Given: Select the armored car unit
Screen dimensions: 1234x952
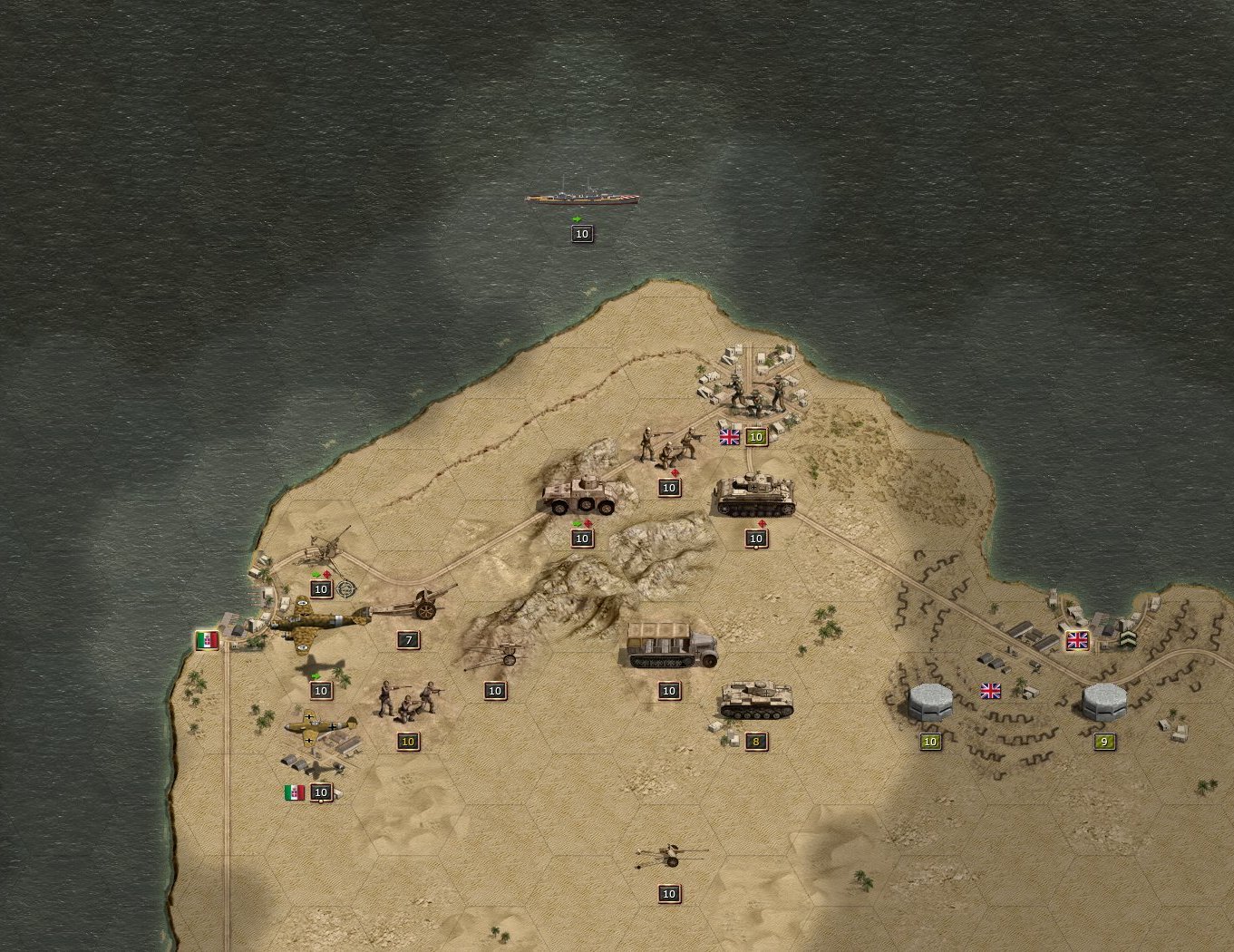Looking at the screenshot, I should tap(580, 496).
